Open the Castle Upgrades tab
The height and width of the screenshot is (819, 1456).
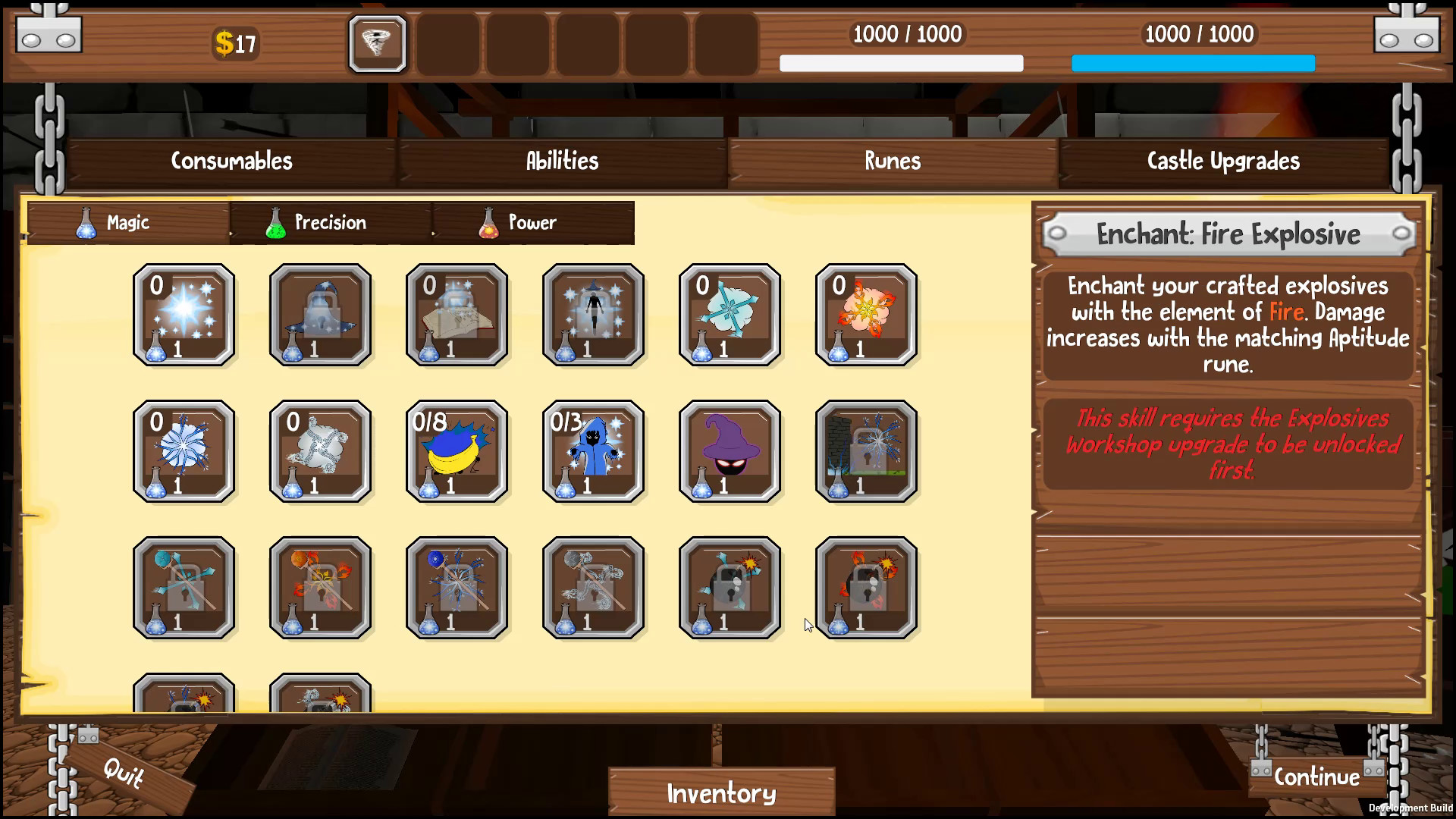(1222, 161)
